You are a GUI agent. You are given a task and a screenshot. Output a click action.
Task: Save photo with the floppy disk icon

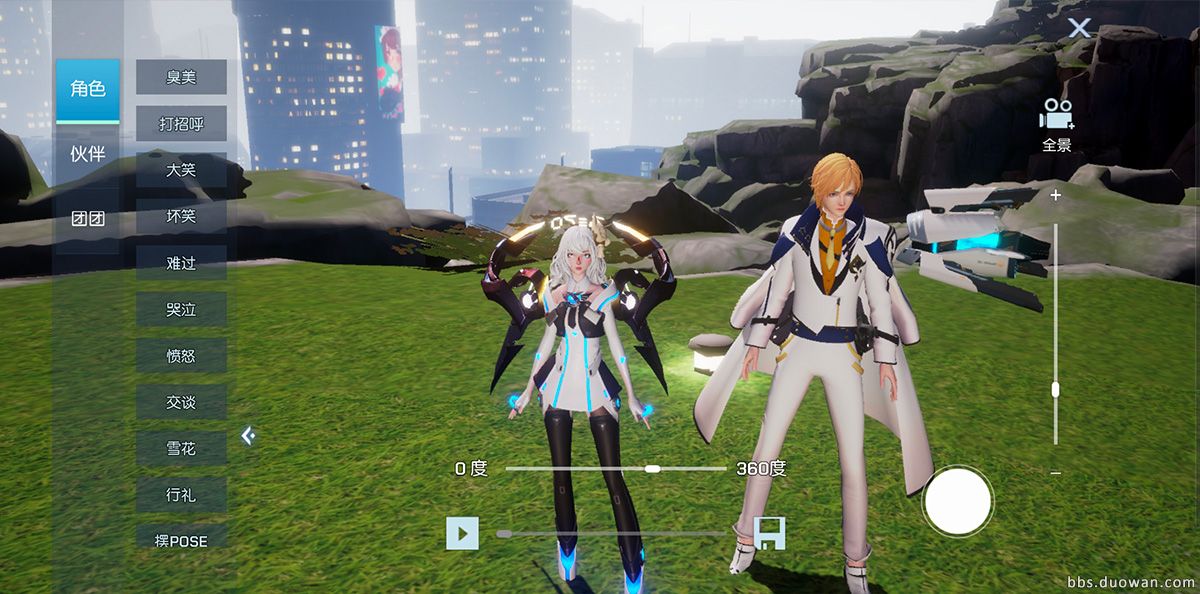pyautogui.click(x=770, y=534)
